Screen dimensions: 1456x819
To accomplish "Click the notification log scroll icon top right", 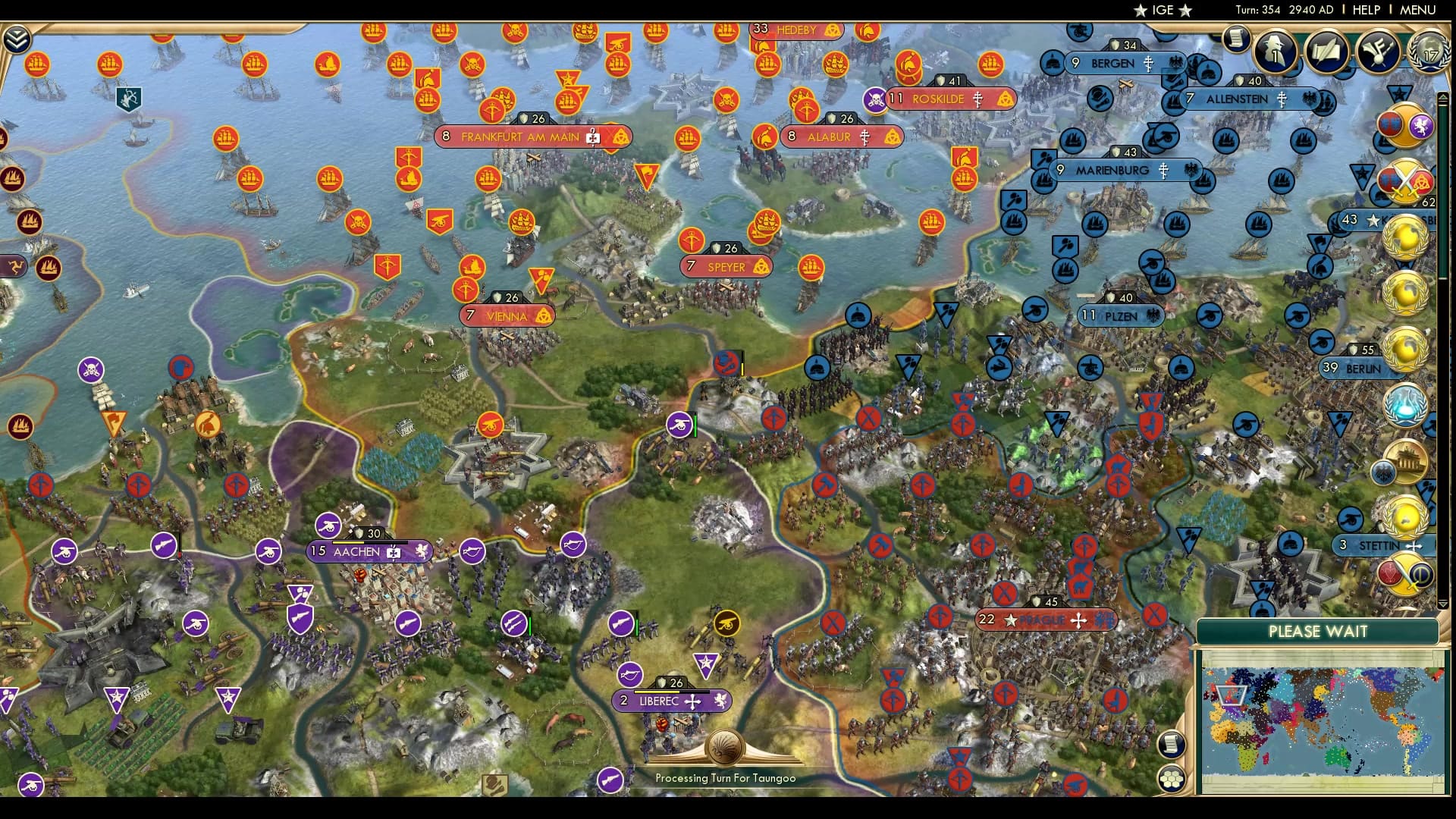I will point(1236,38).
